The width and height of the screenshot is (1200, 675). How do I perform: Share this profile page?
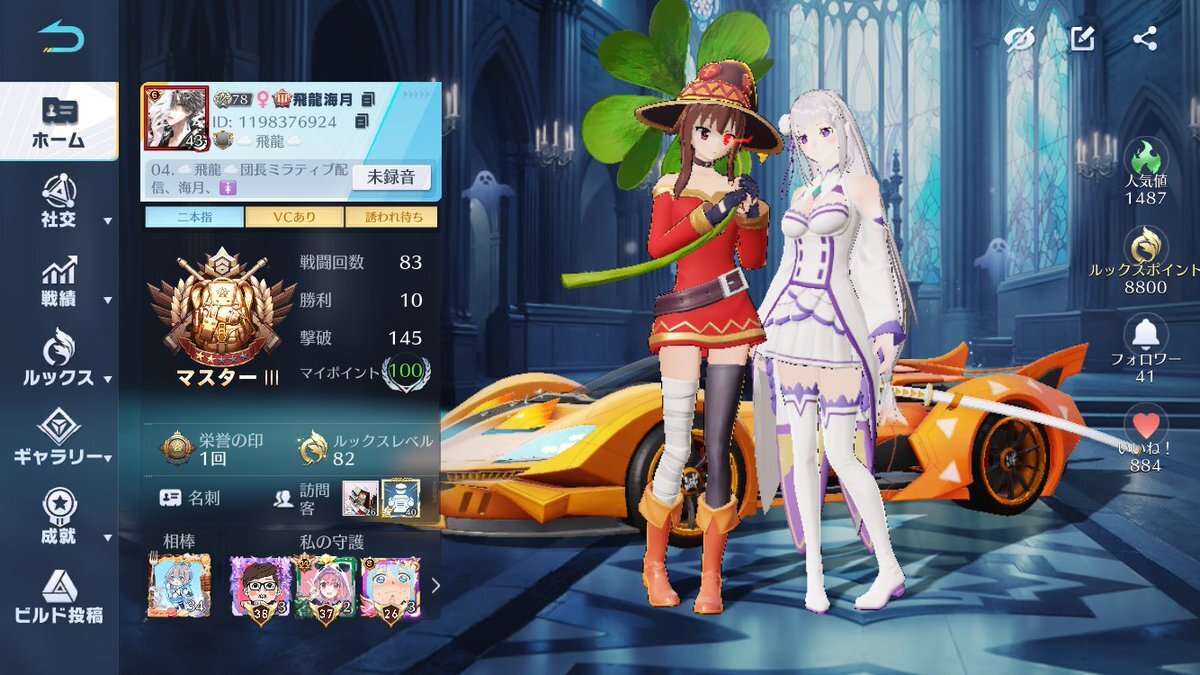[x=1145, y=39]
